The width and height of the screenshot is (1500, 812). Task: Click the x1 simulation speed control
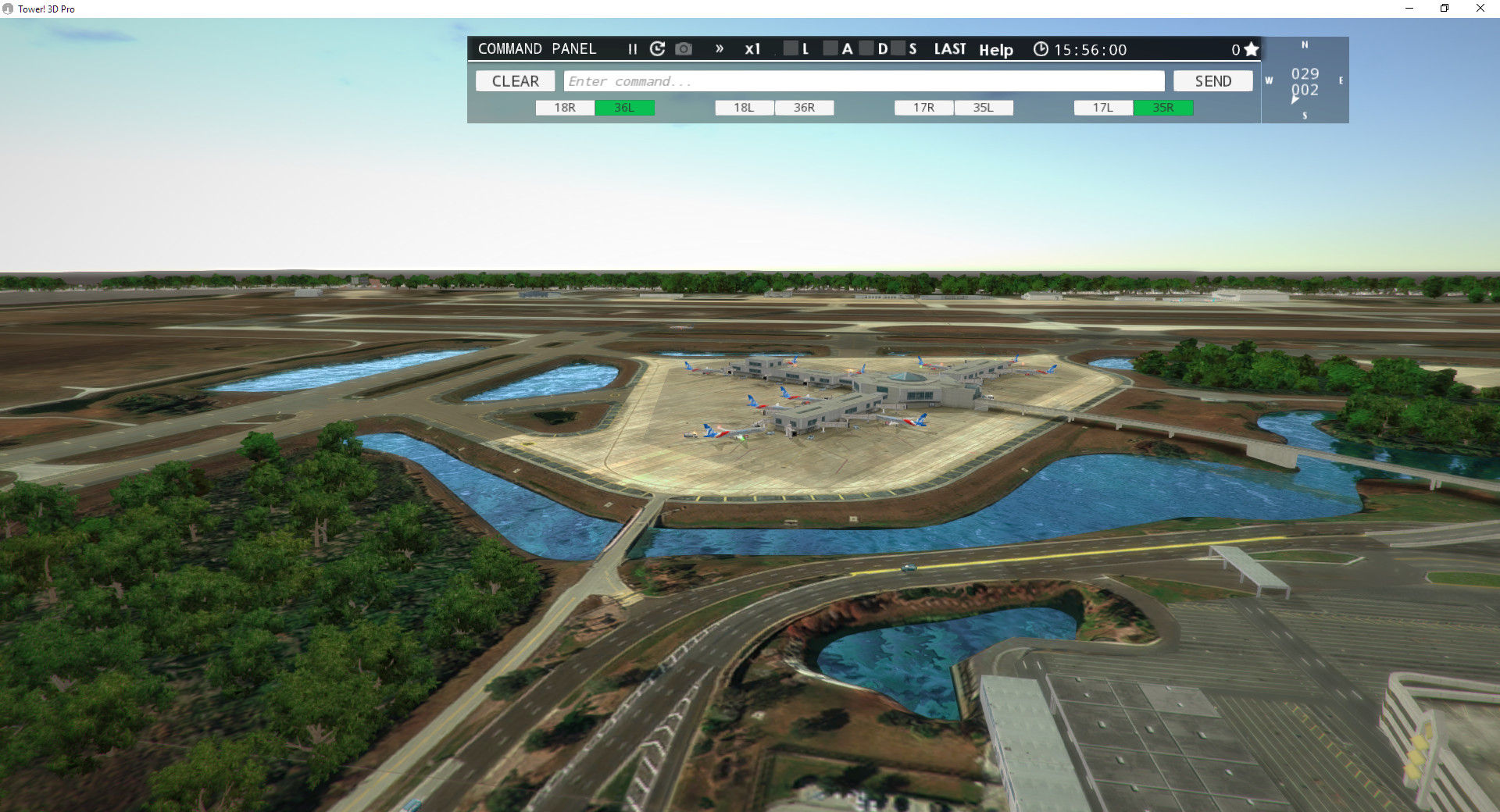tap(753, 48)
